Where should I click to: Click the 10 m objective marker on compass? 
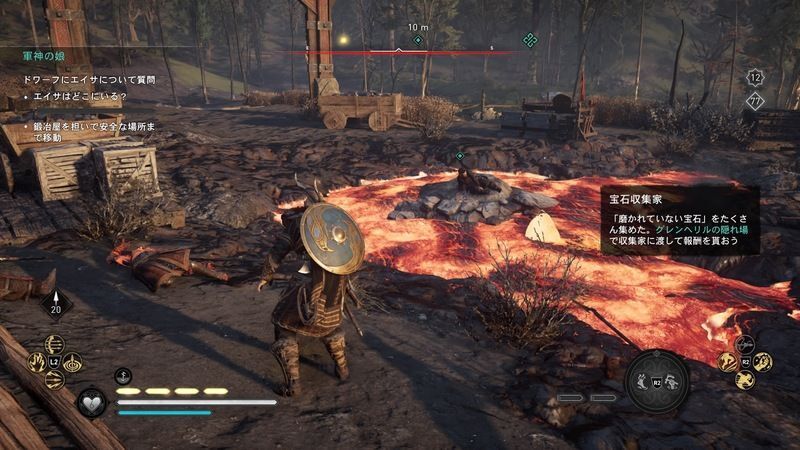point(418,40)
